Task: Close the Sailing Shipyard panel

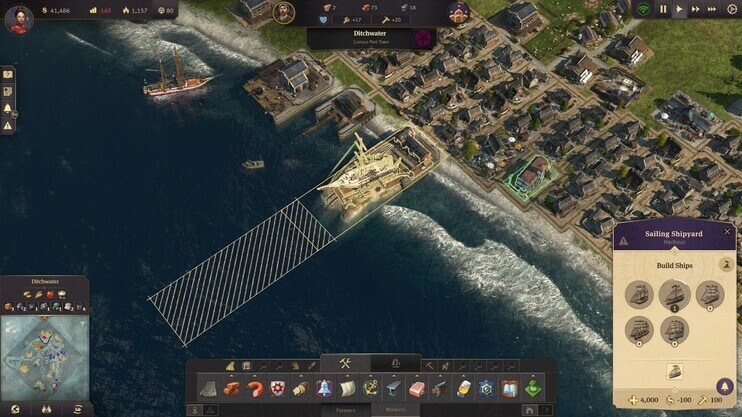Action: point(727,232)
